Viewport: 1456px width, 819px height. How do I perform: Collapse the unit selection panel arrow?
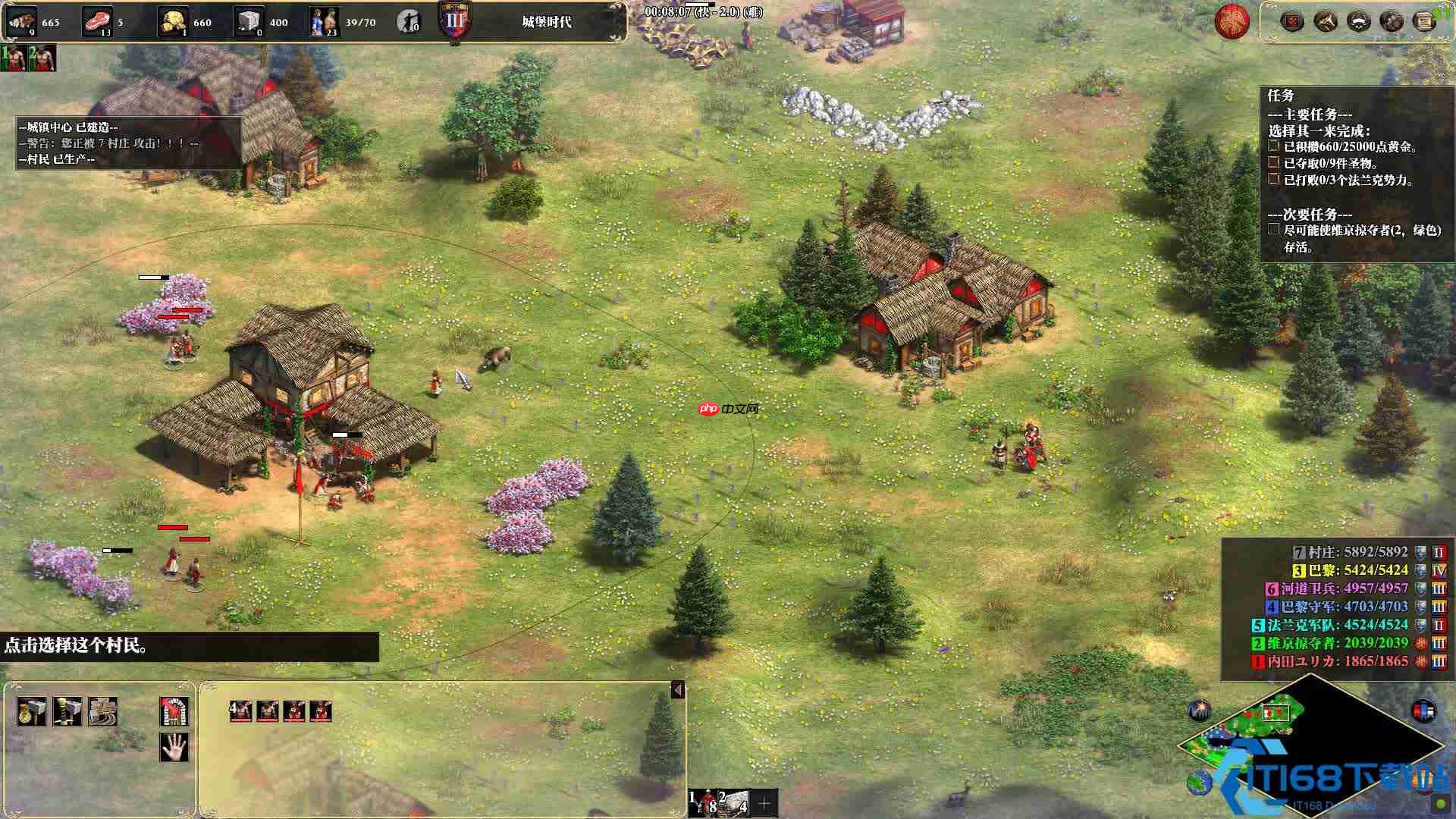point(678,690)
